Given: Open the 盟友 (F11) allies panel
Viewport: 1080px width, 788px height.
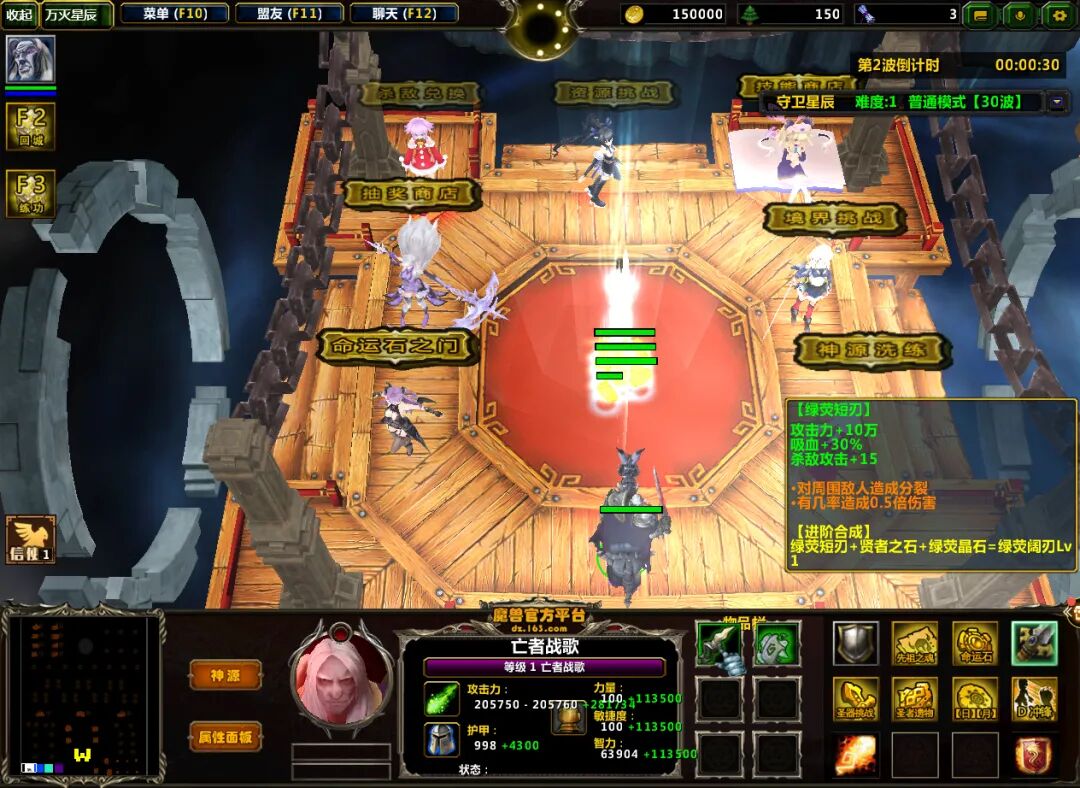Looking at the screenshot, I should tap(290, 14).
